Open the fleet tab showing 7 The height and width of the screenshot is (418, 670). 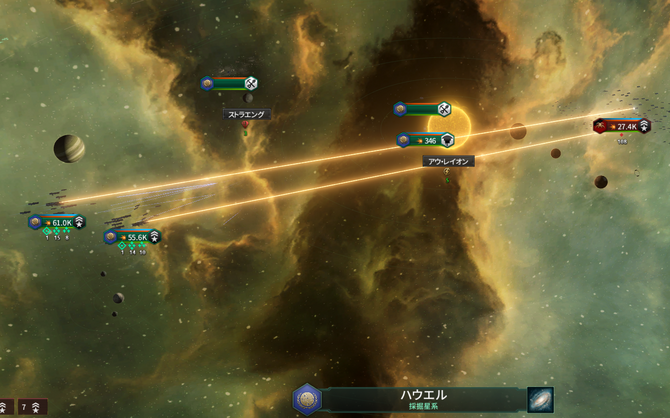coord(31,407)
